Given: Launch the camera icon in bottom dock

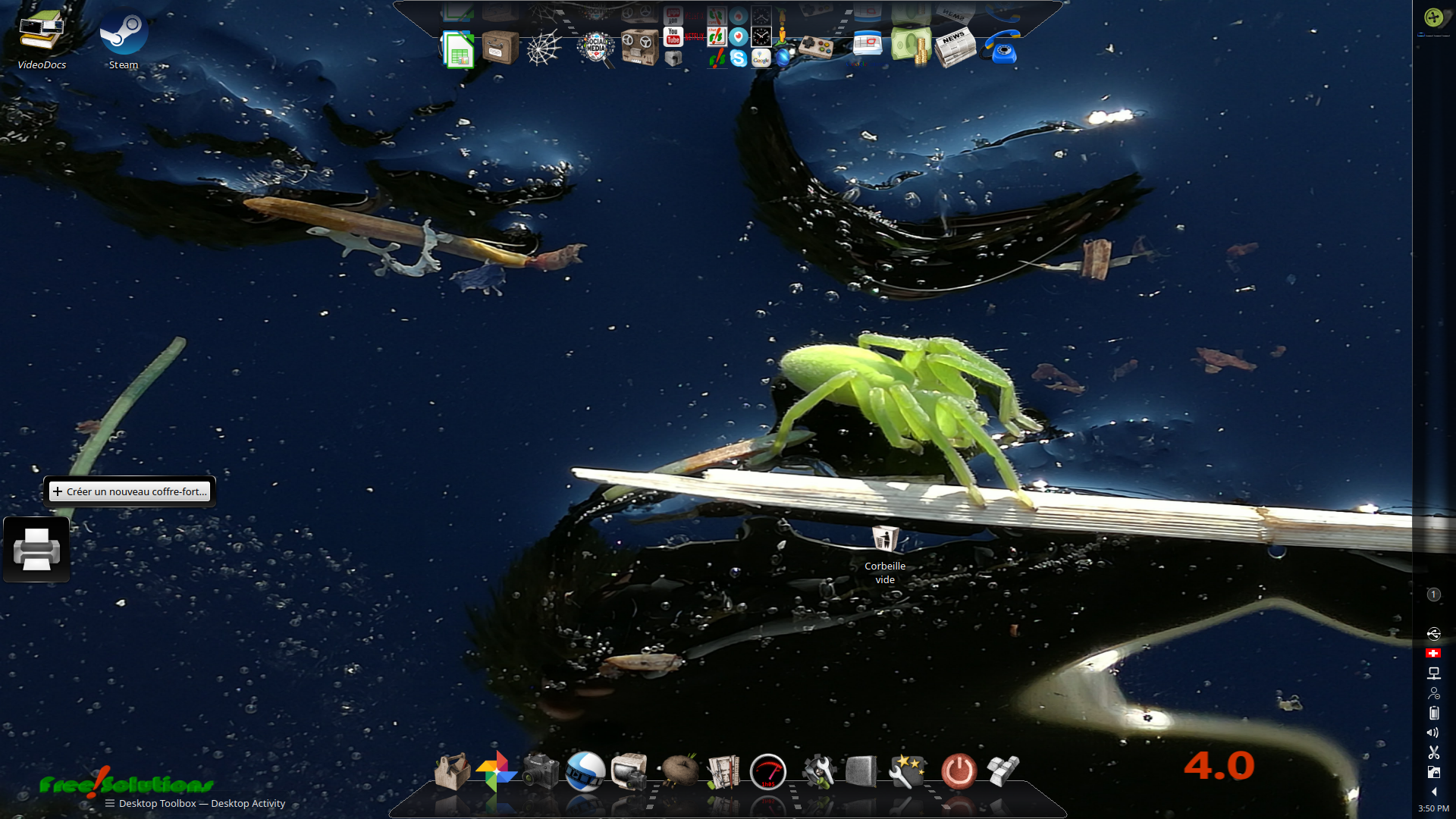Looking at the screenshot, I should pos(540,771).
